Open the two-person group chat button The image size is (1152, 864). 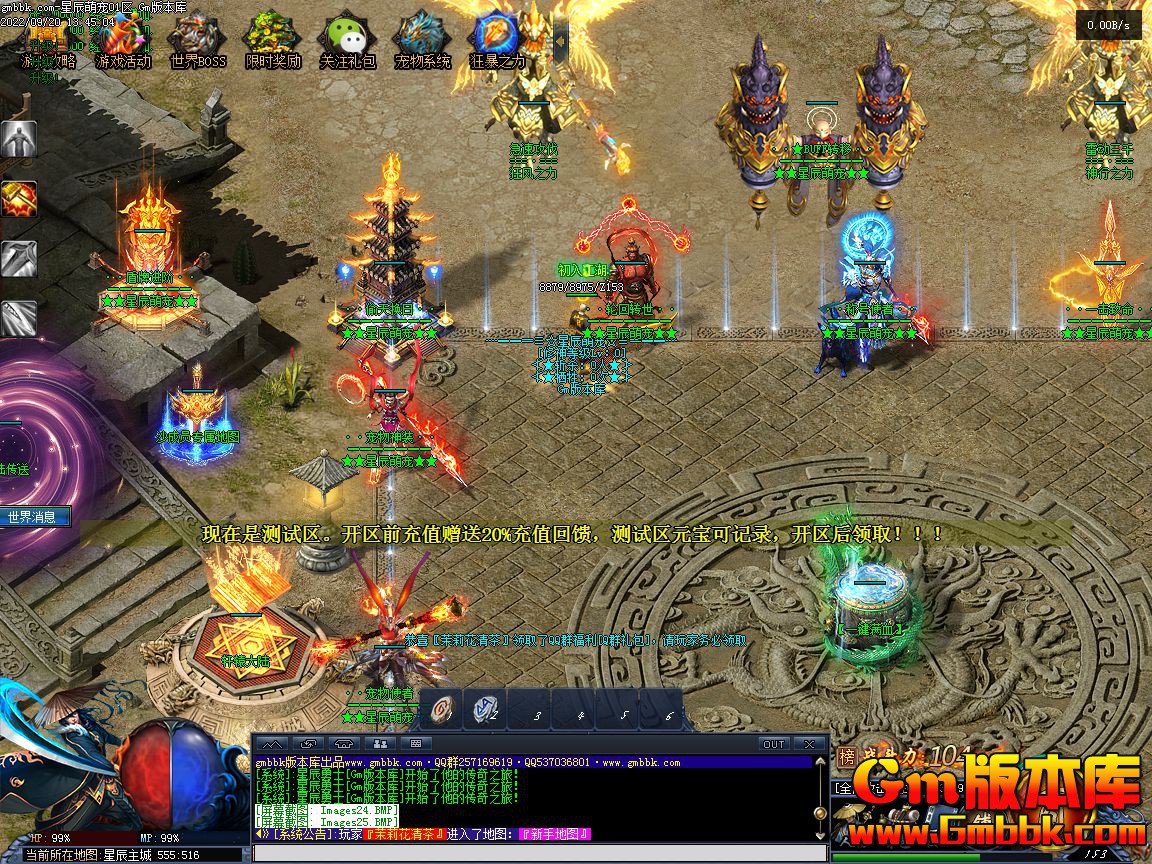(379, 744)
